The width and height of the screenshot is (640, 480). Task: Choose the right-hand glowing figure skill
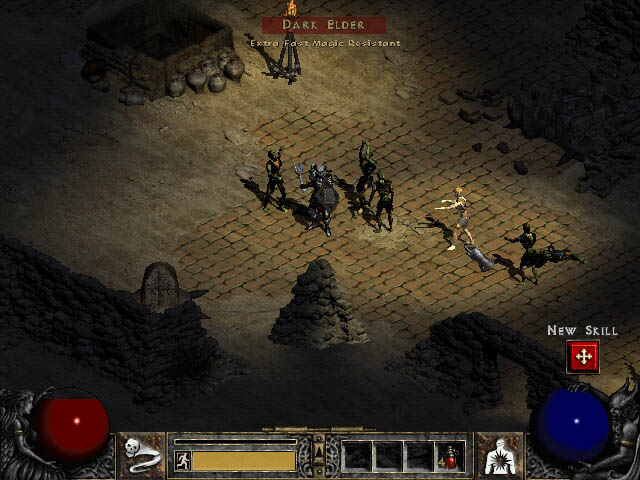499,456
